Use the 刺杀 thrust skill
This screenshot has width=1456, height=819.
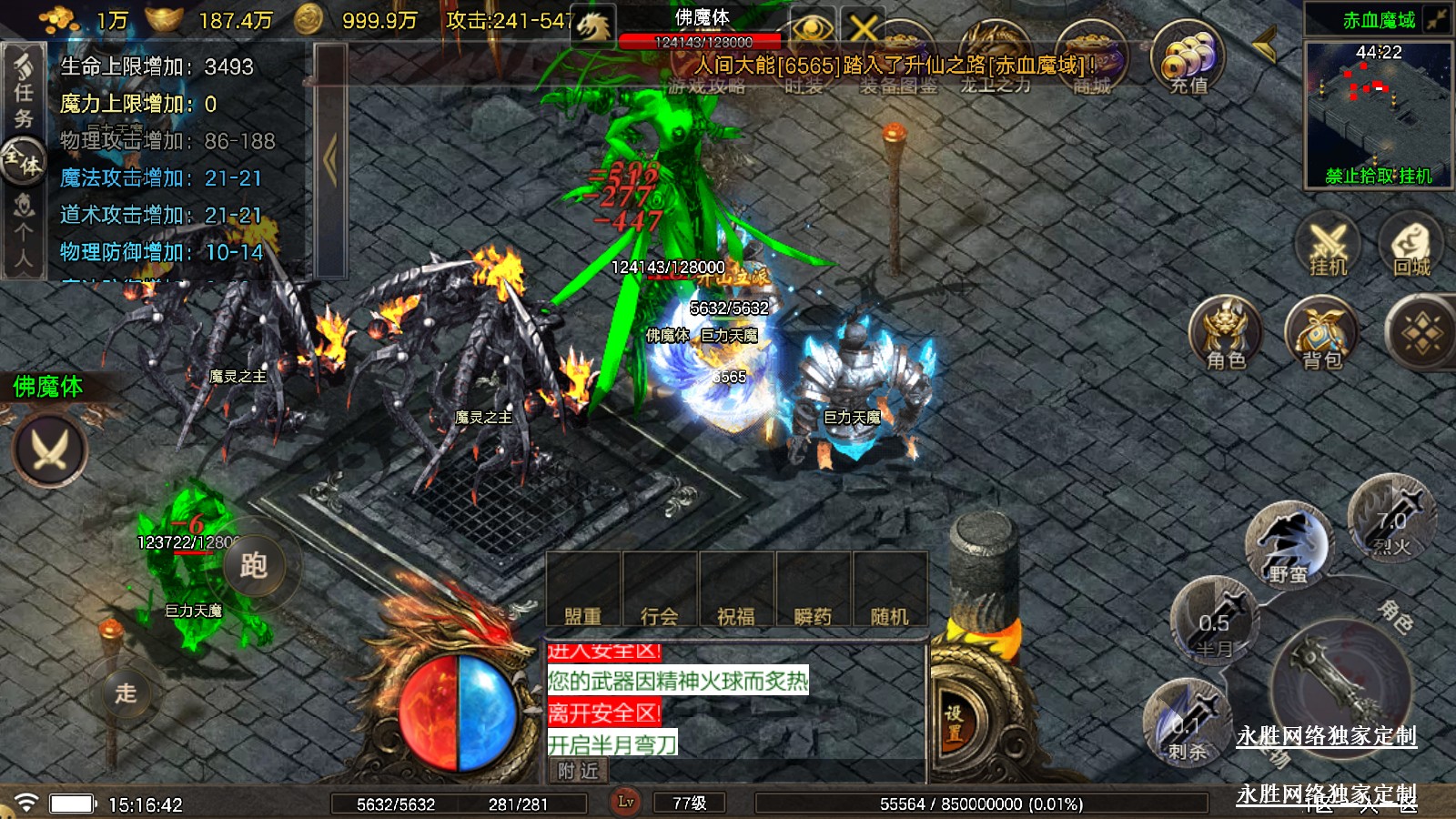(x=1187, y=724)
